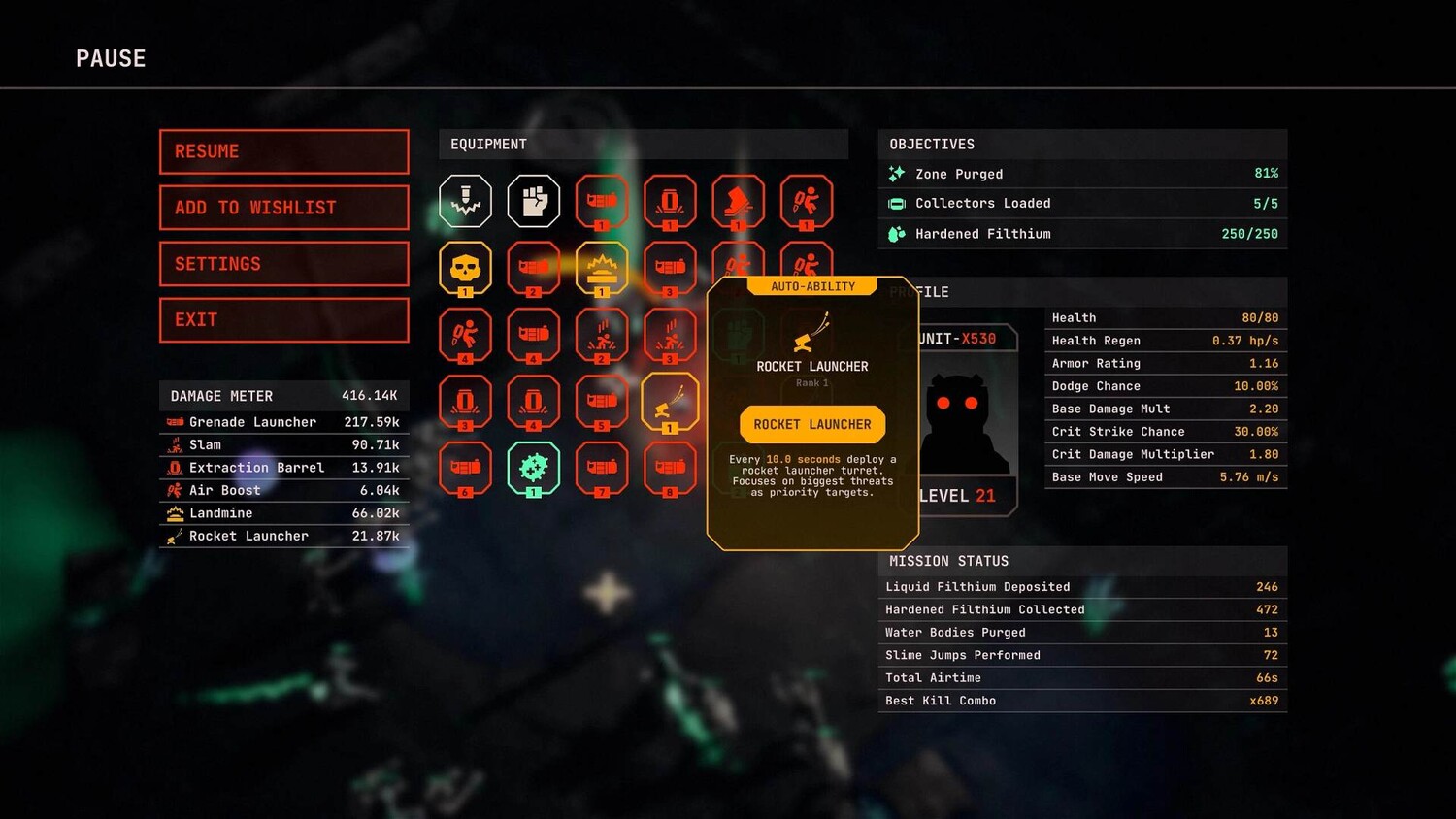This screenshot has height=819, width=1456.
Task: Select the red boot stomp icon
Action: 738,201
